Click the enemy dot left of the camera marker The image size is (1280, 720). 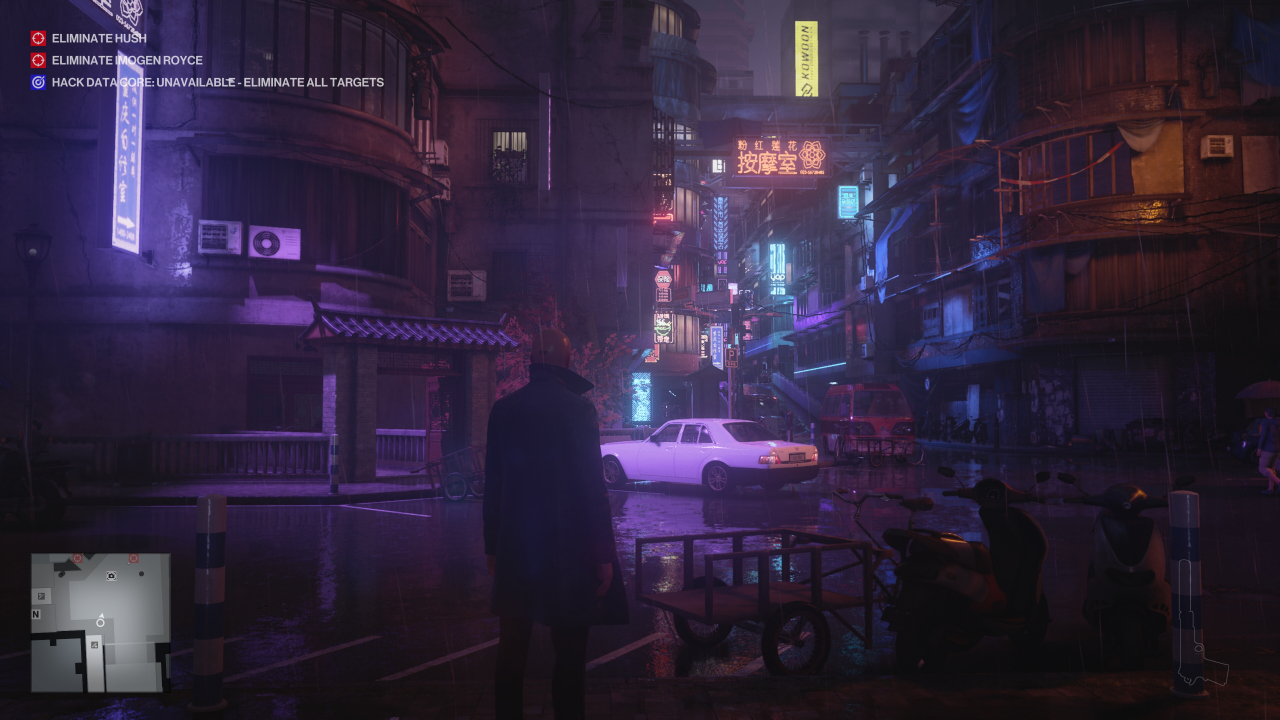click(x=61, y=574)
